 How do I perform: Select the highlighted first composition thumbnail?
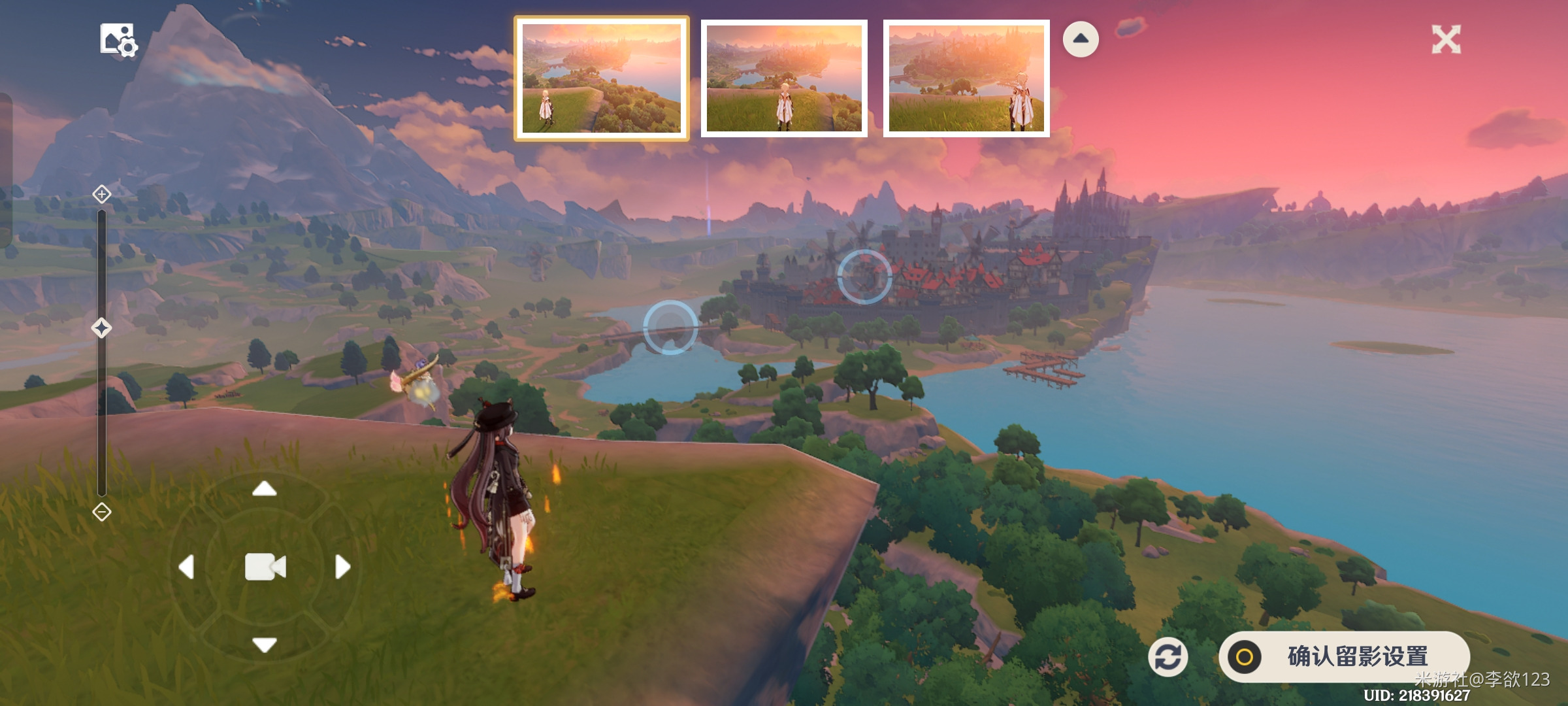(601, 78)
